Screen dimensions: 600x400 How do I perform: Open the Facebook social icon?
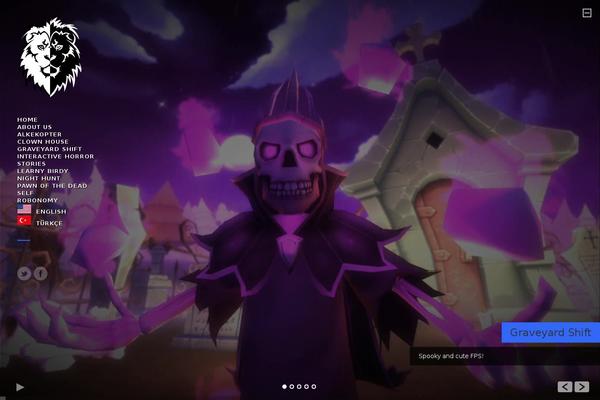coord(40,273)
